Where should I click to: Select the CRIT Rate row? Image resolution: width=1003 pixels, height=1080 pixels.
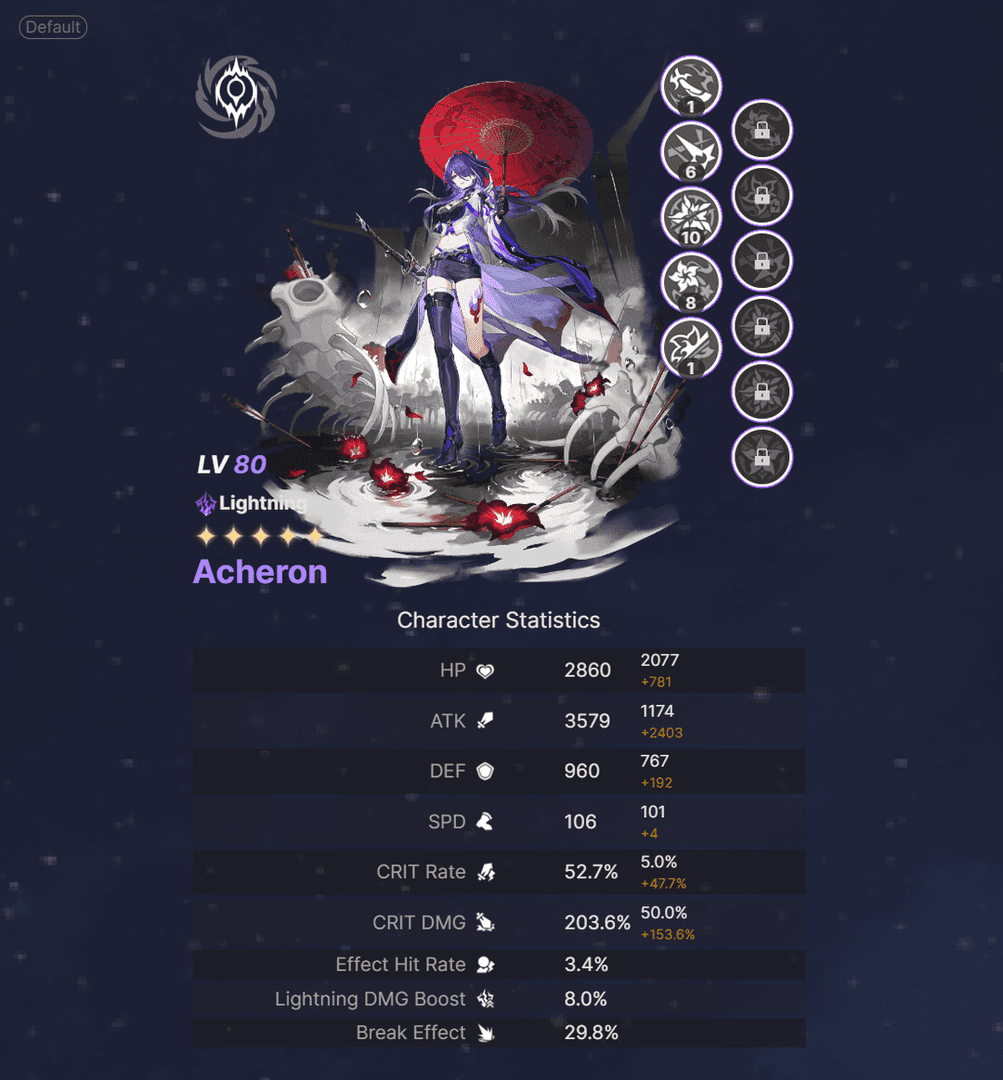pos(498,872)
